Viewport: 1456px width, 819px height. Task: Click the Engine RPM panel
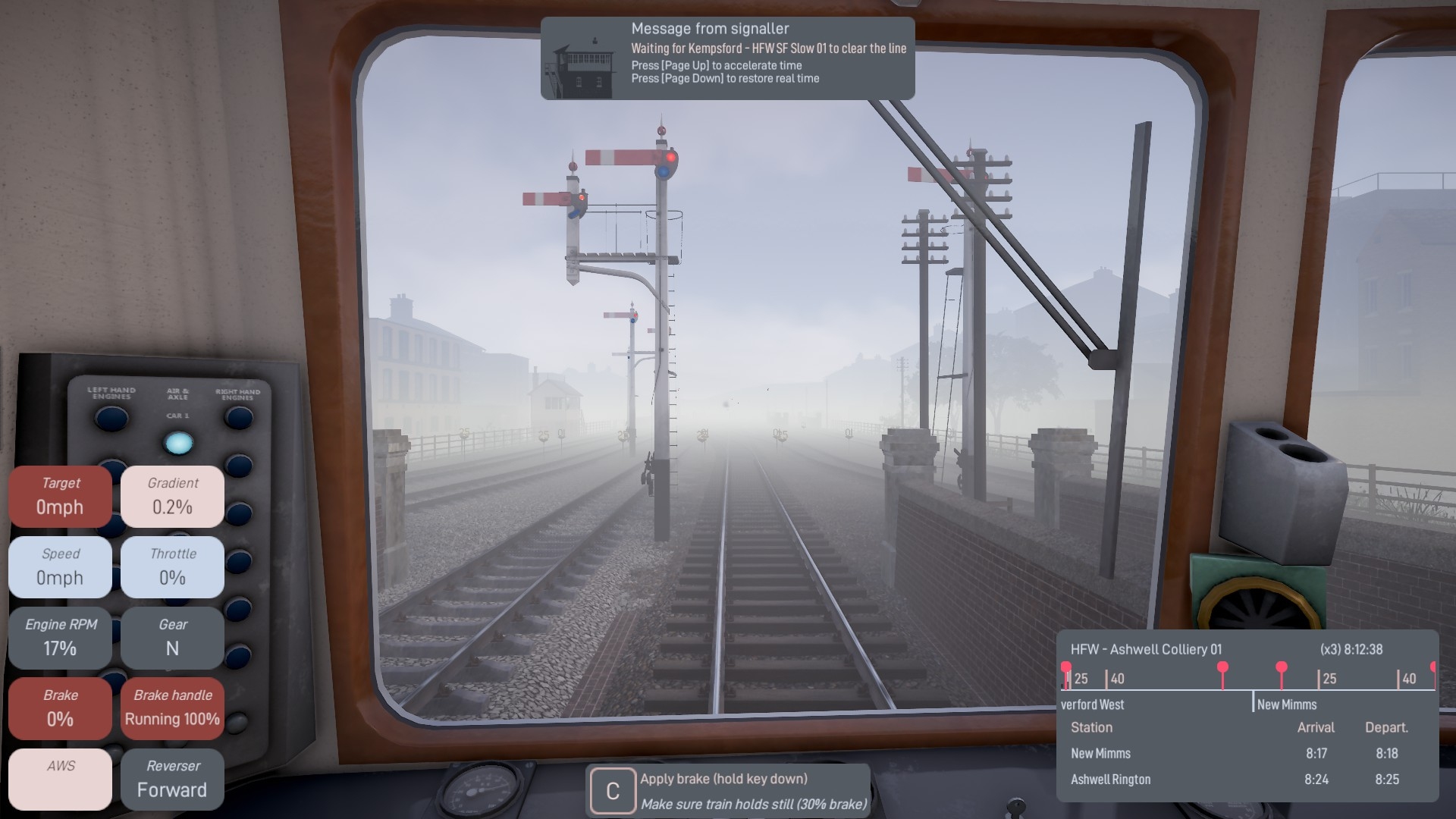point(61,637)
